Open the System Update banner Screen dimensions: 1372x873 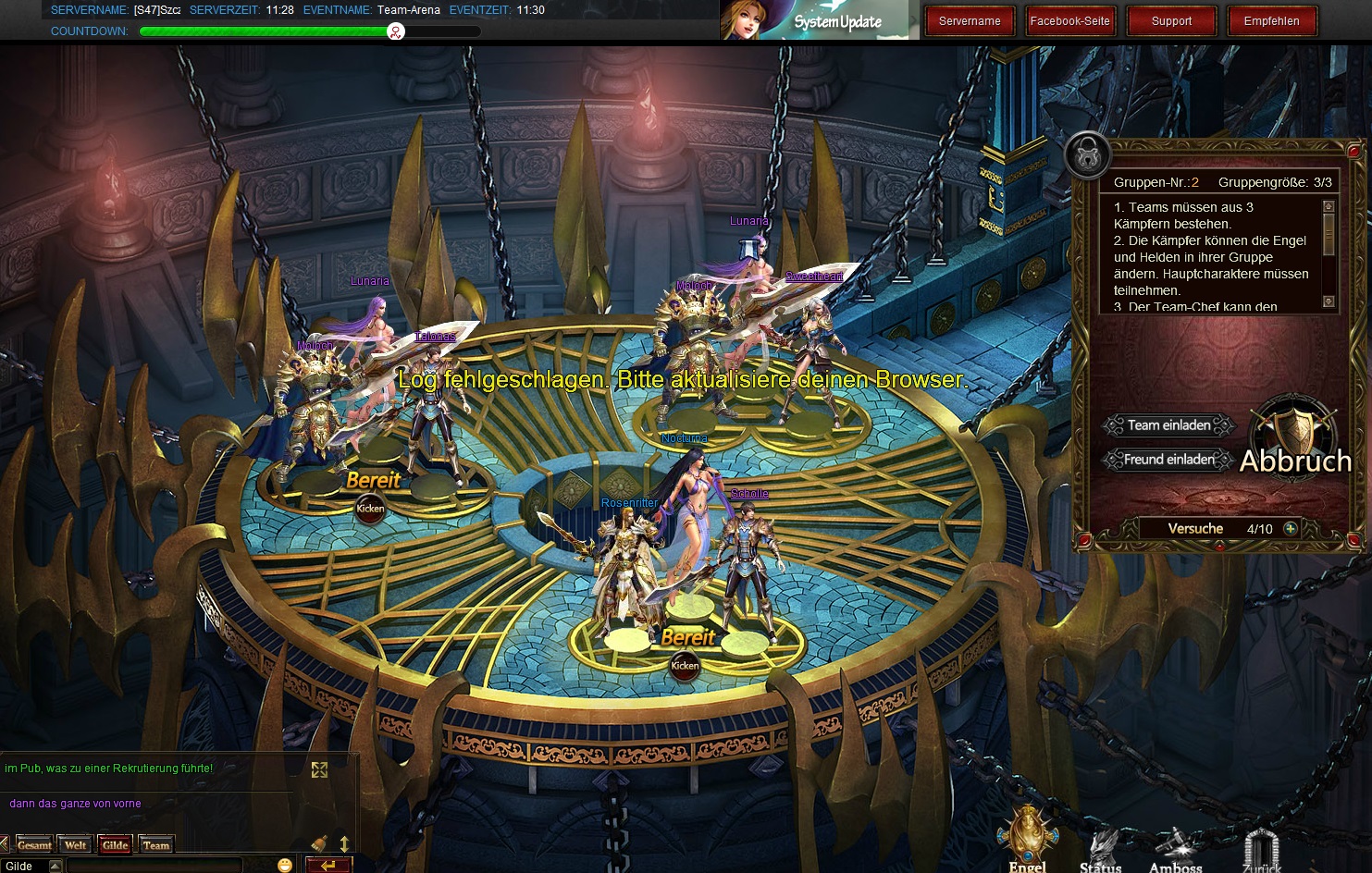tap(820, 20)
